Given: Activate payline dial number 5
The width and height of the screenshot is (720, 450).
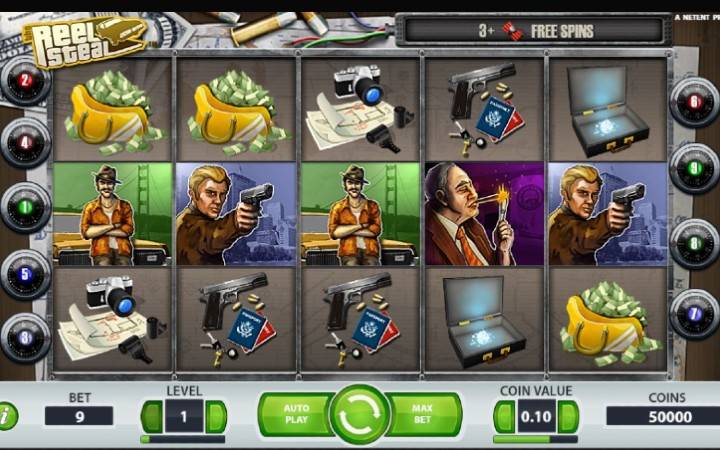Looking at the screenshot, I should click(25, 272).
